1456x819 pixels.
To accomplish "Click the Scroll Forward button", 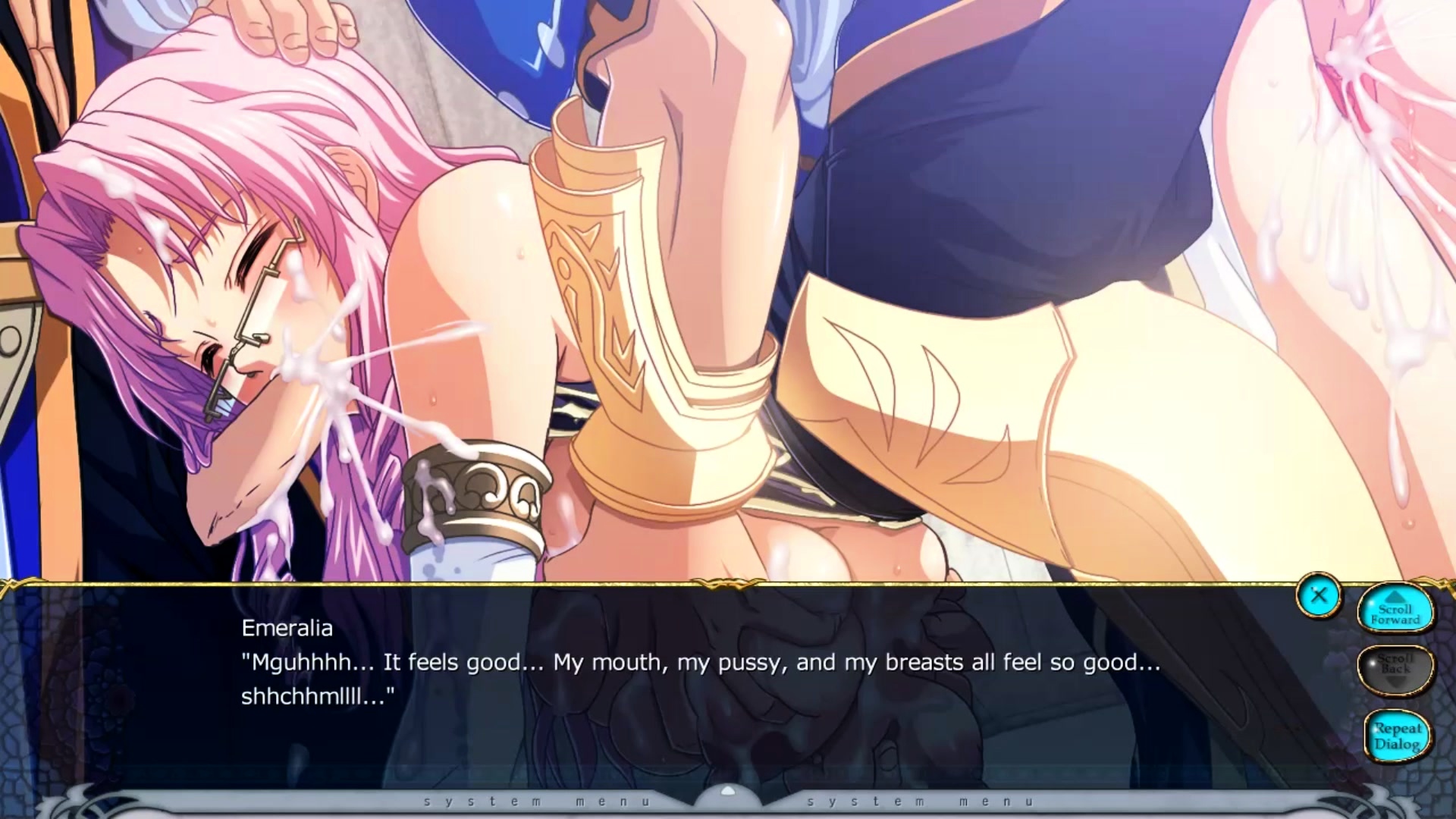I will (1395, 612).
